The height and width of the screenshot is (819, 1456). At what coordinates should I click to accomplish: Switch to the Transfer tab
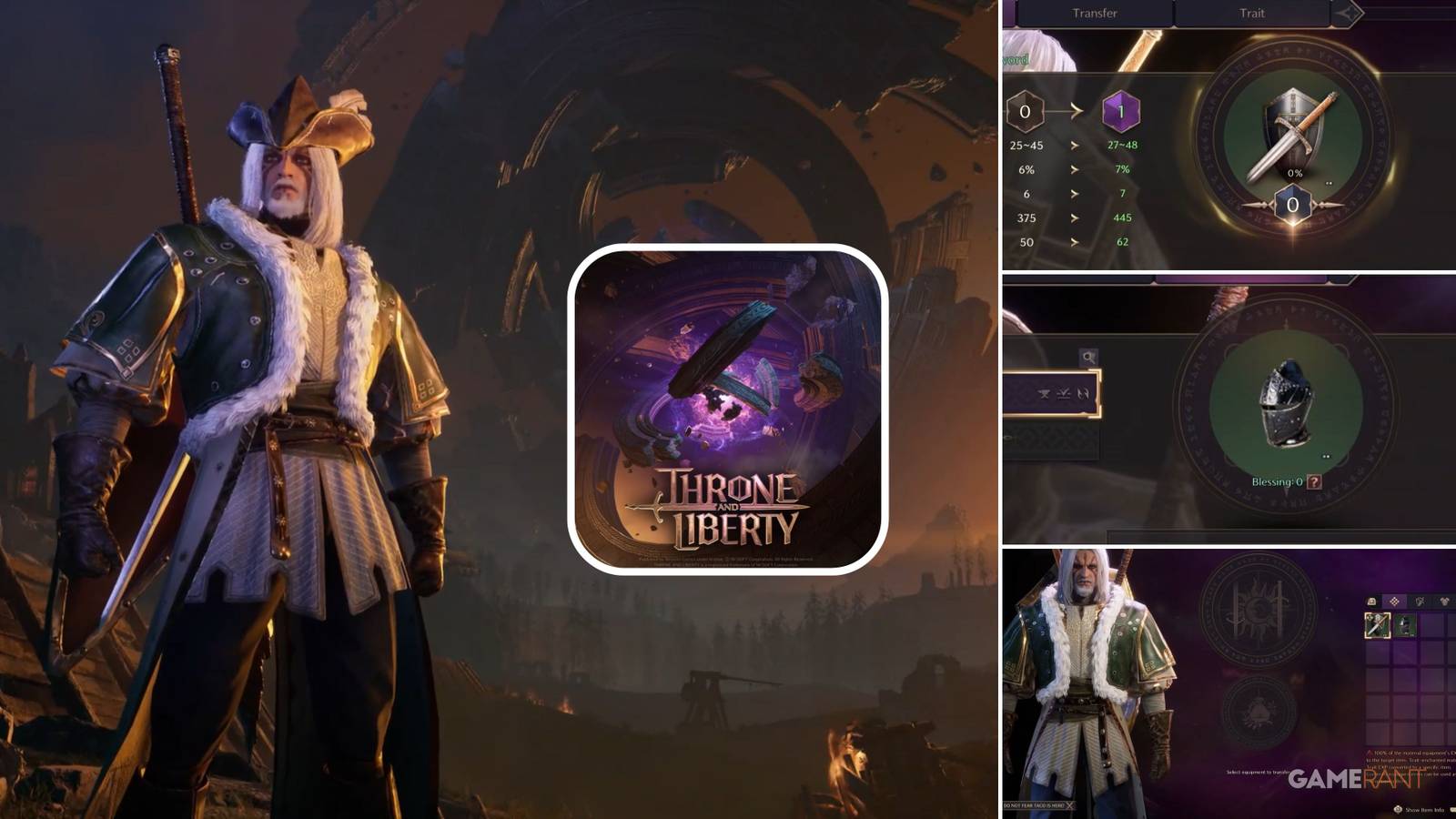tap(1097, 14)
